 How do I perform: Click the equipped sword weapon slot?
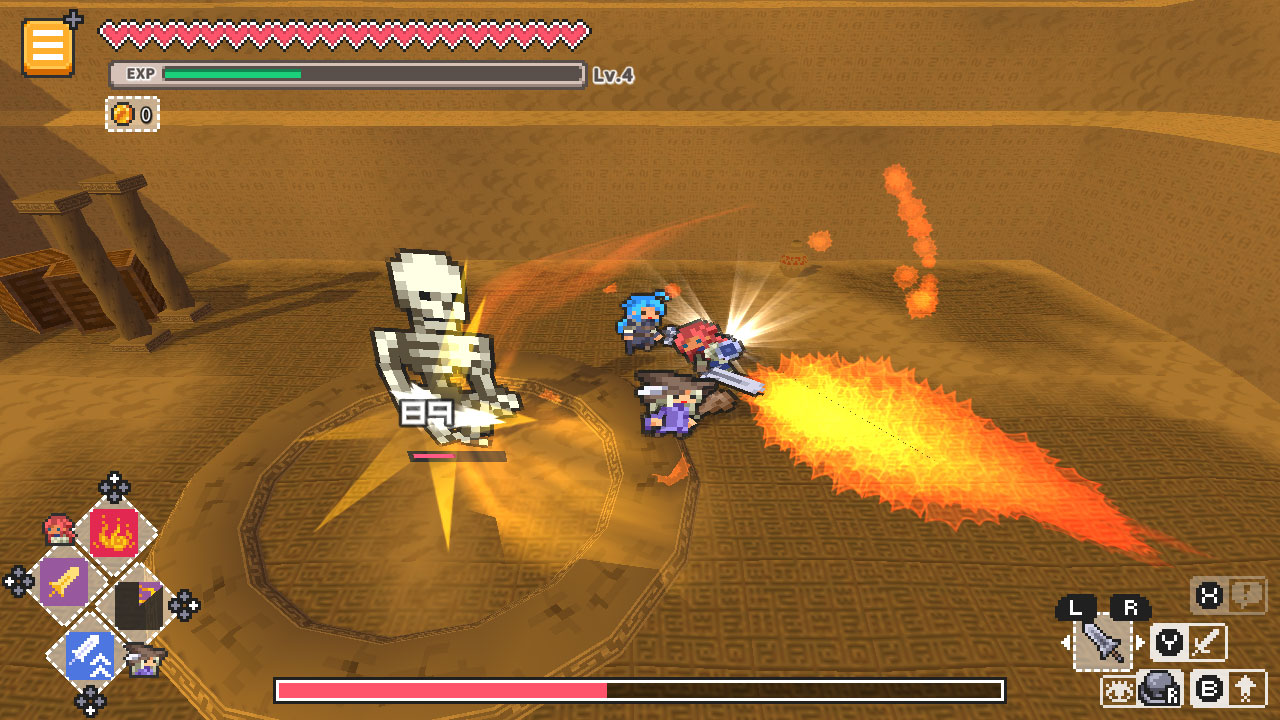[1102, 643]
